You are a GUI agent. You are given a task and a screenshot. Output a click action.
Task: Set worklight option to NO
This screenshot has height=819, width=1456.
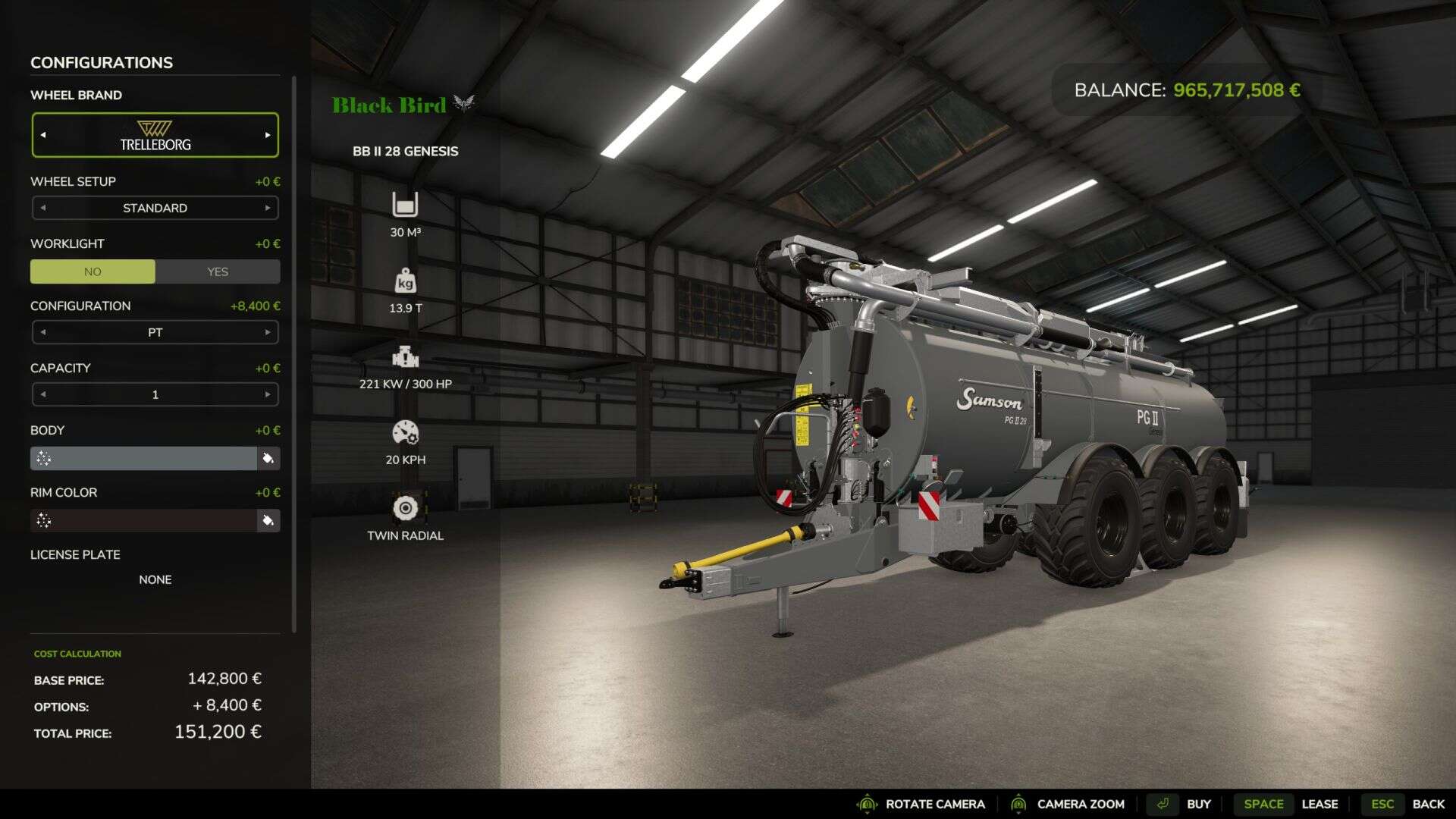(x=93, y=271)
